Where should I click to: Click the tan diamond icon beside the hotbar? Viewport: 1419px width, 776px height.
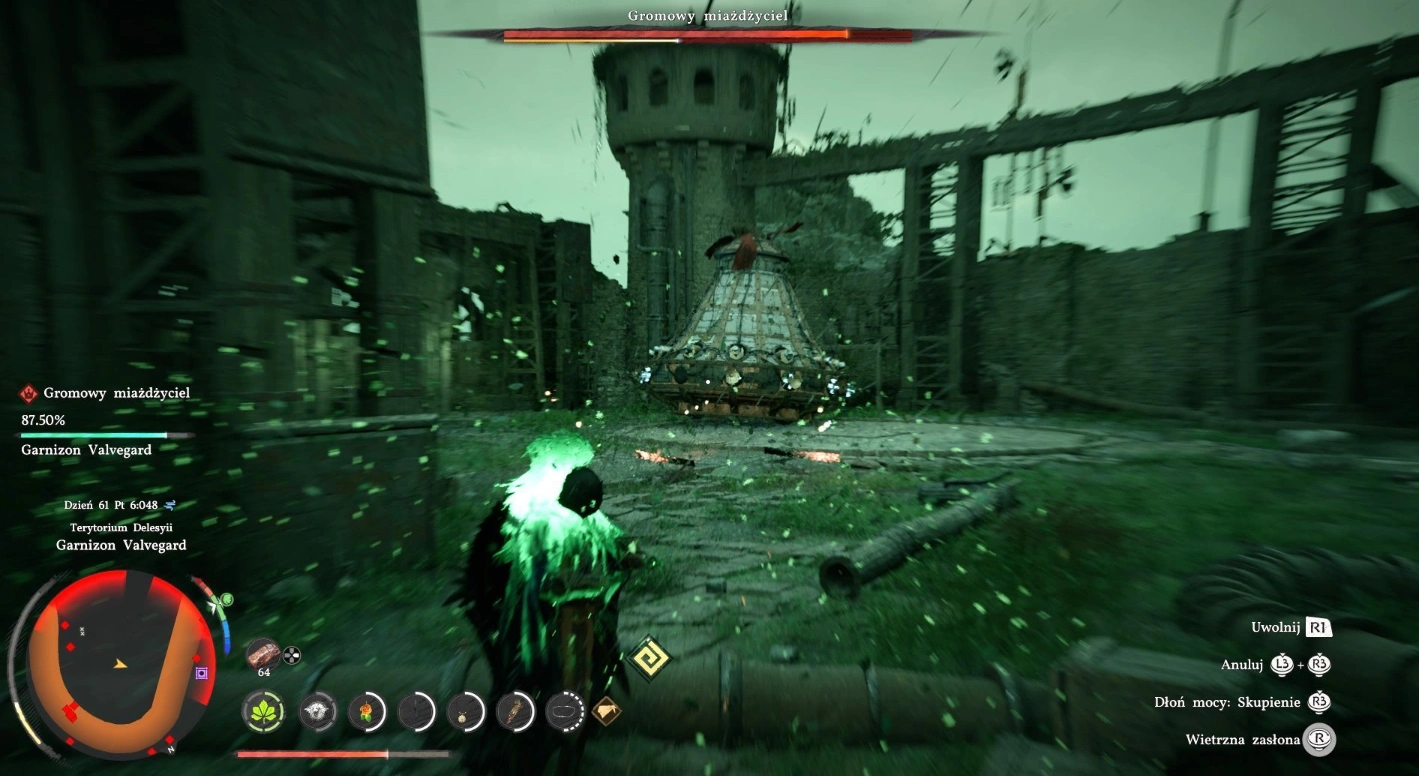pos(606,711)
